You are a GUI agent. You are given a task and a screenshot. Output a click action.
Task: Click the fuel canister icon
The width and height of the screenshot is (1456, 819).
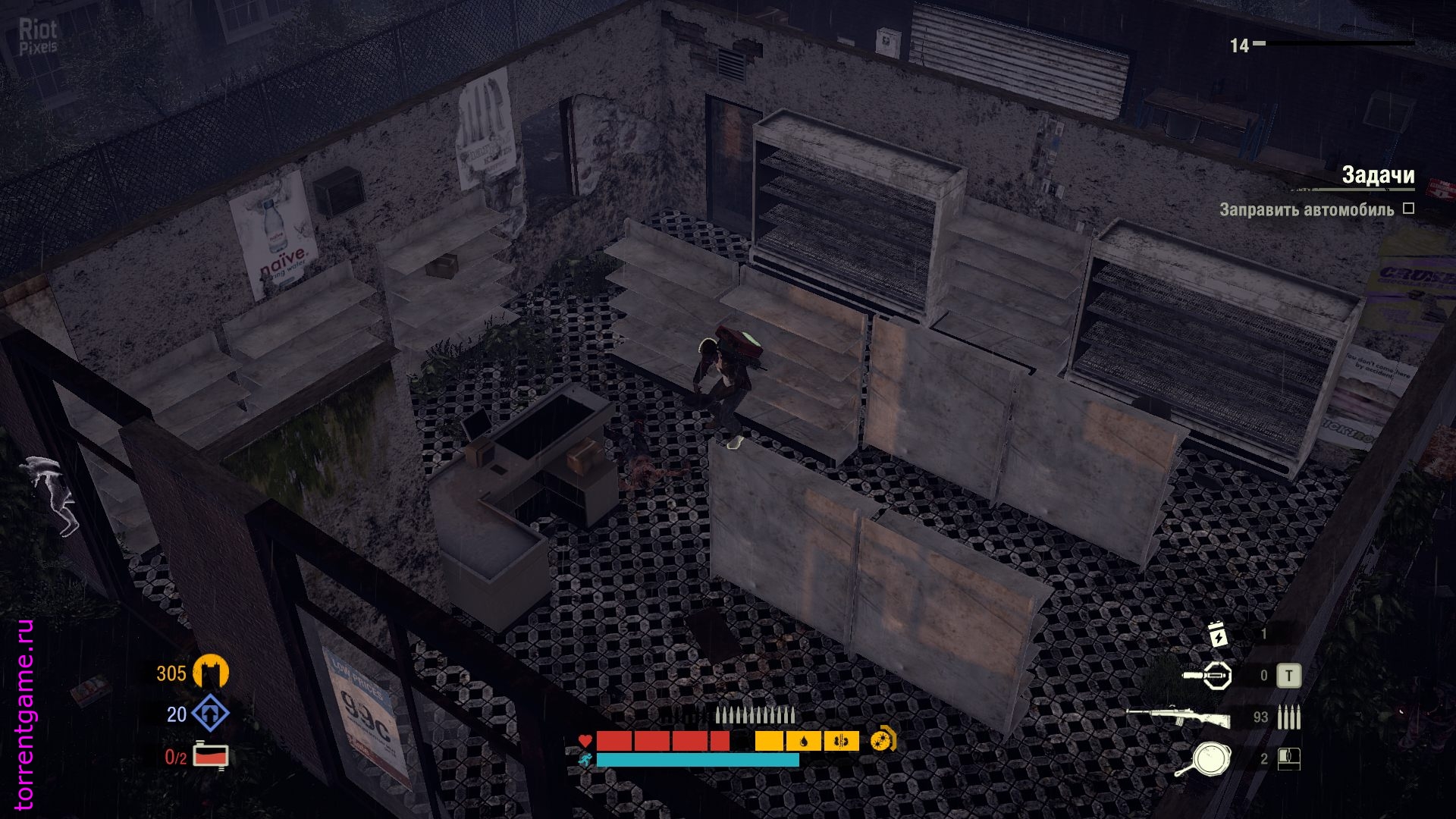pos(210,756)
